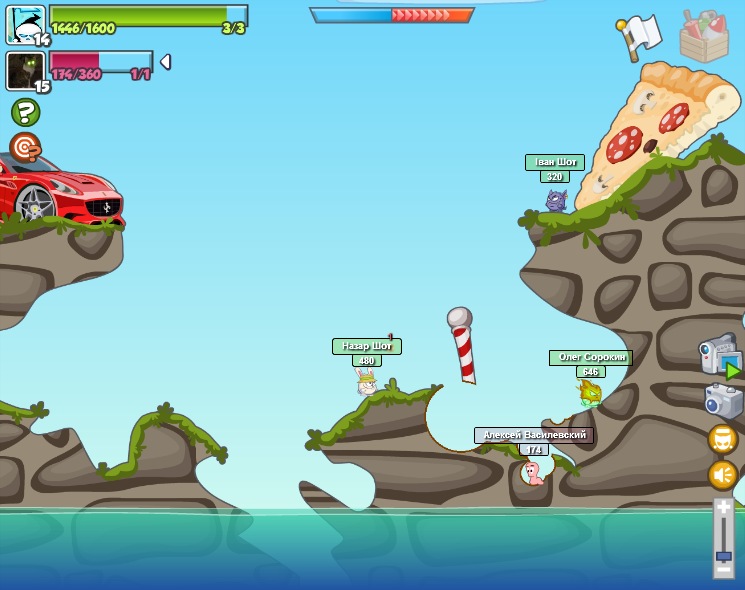Take a screenshot with the photo camera
The height and width of the screenshot is (590, 745).
(723, 400)
